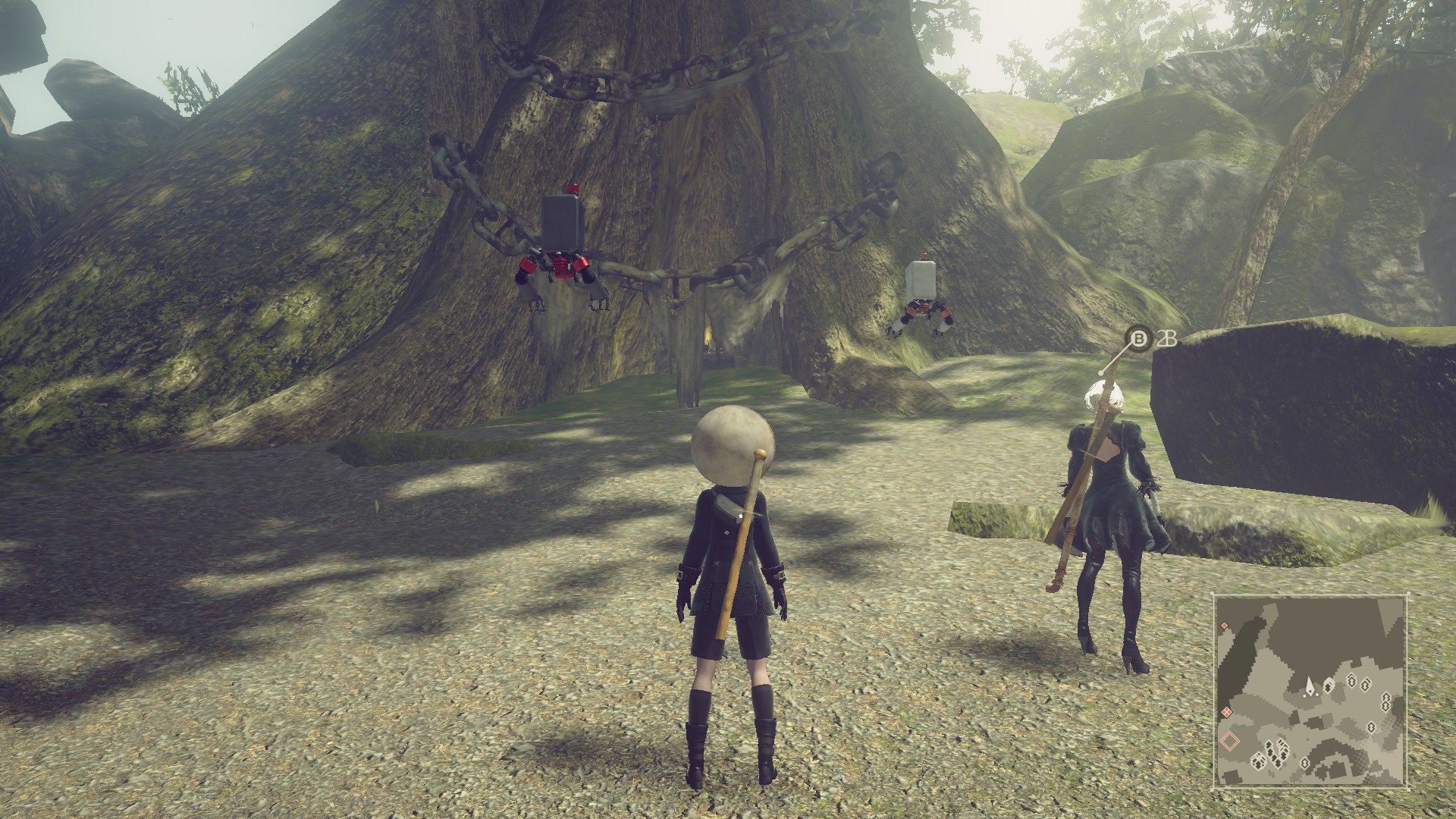1456x819 pixels.
Task: Click the large hollow red diamond minimap marker
Action: click(1230, 739)
